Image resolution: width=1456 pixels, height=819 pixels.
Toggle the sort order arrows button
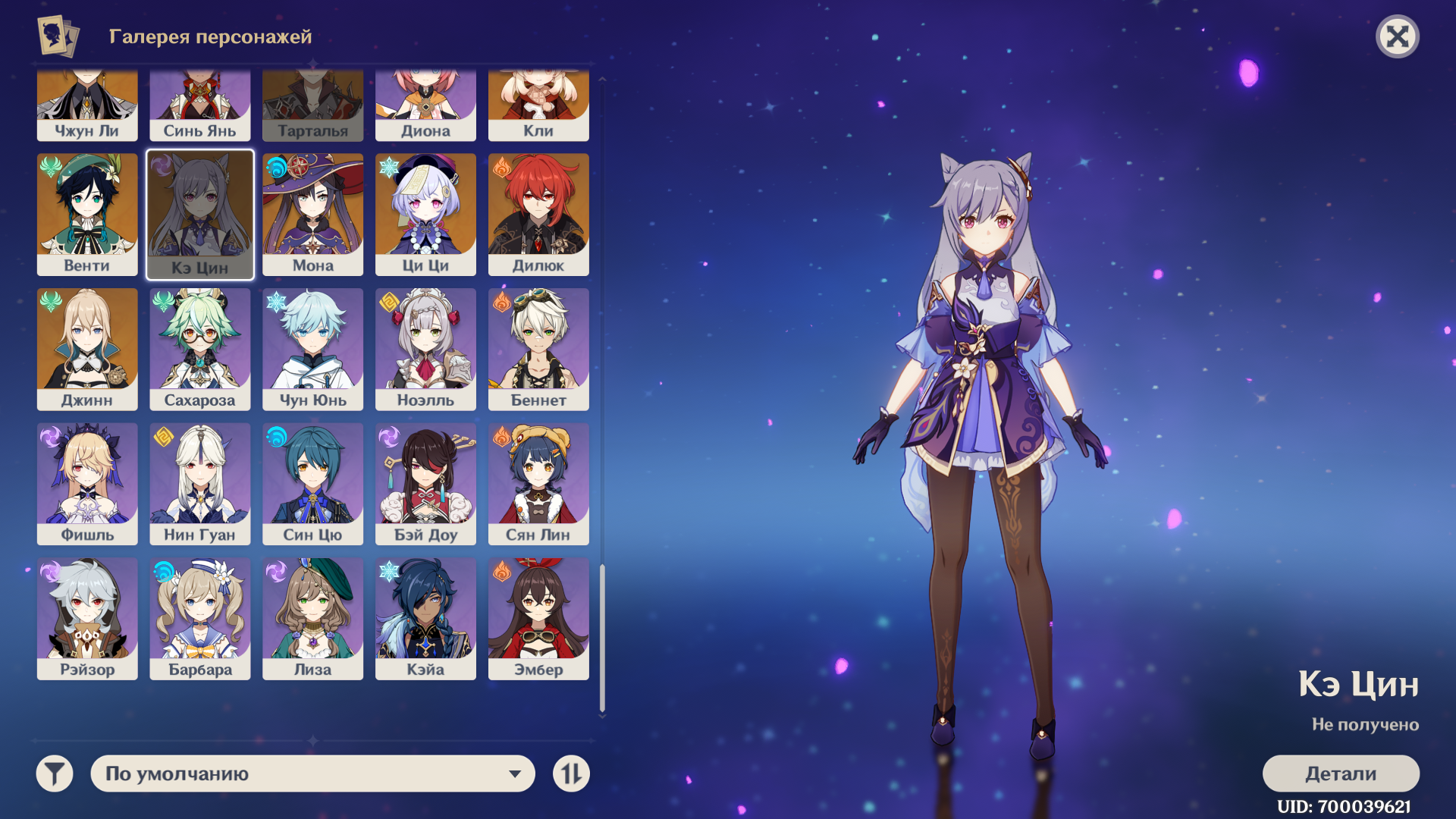571,773
